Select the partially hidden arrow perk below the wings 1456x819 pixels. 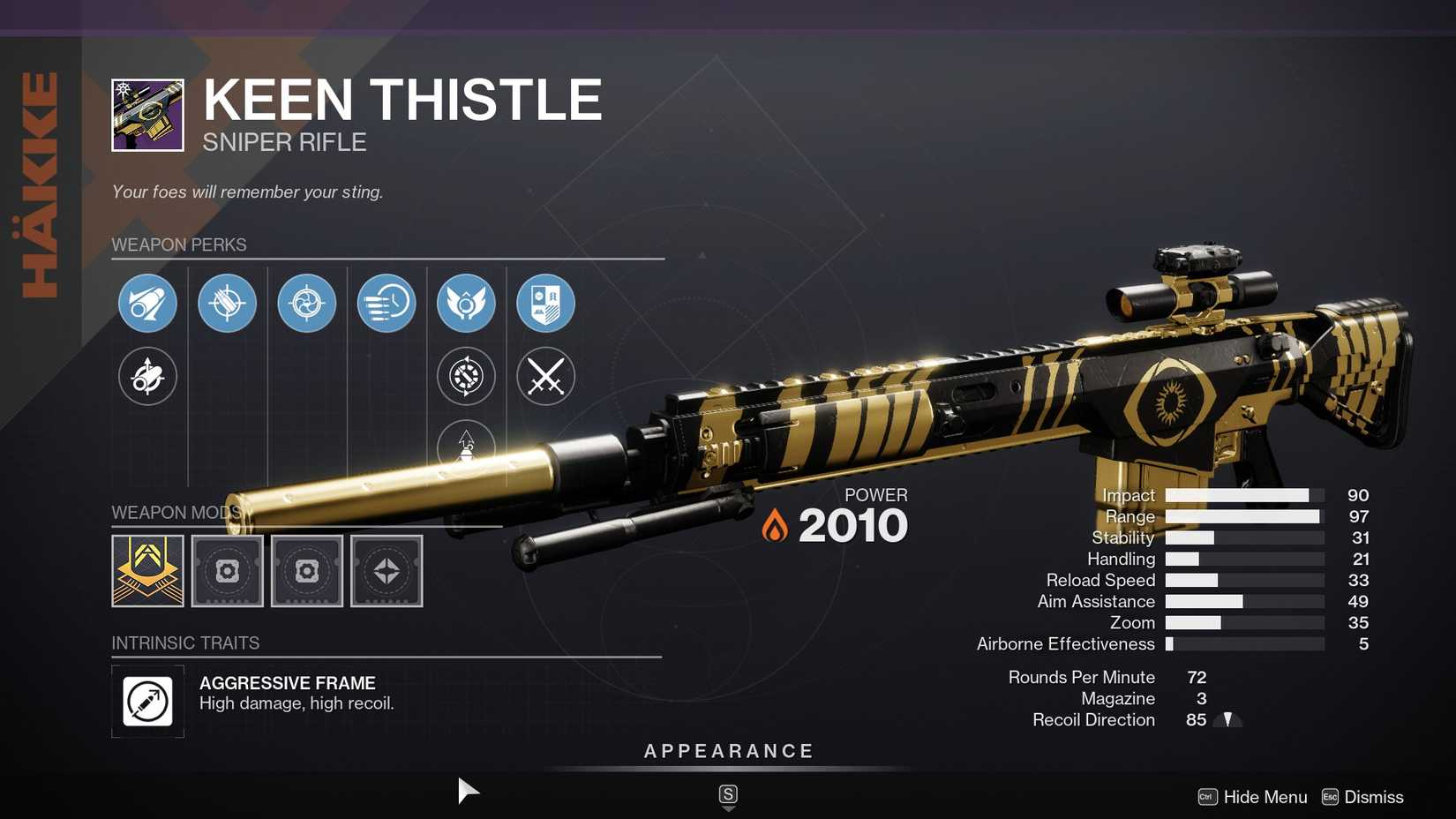point(466,446)
